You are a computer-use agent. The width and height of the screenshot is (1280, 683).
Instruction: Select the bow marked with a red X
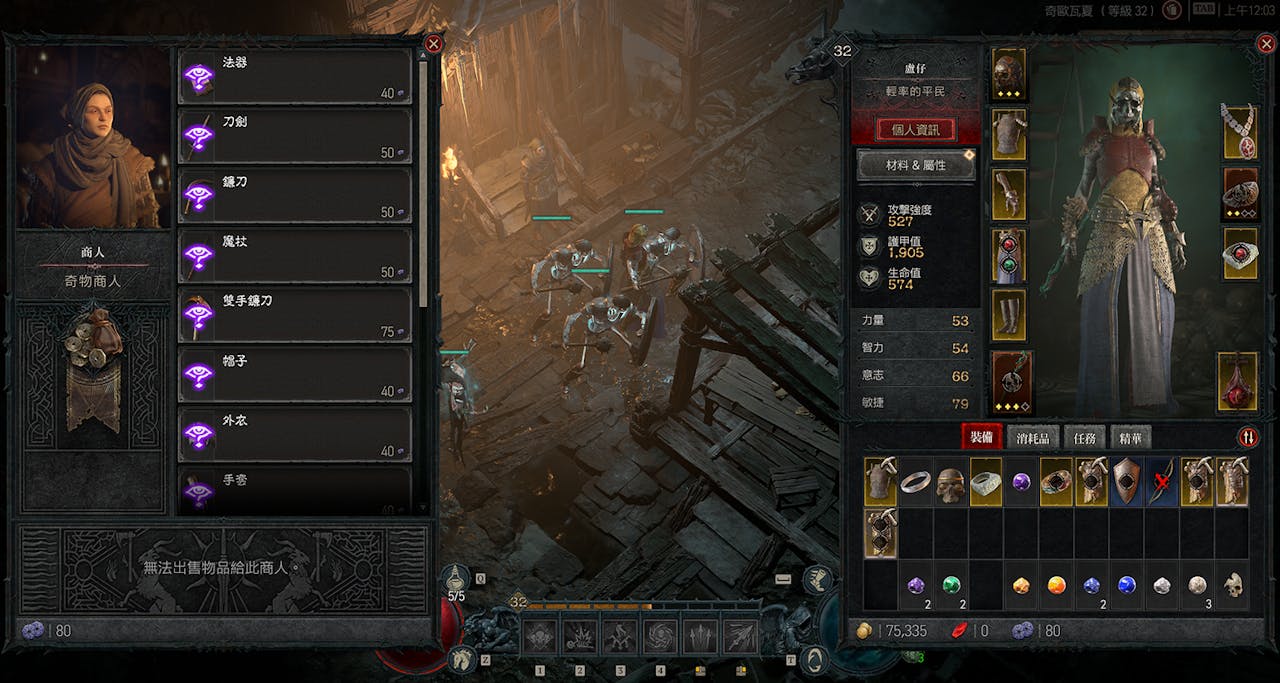[1161, 482]
